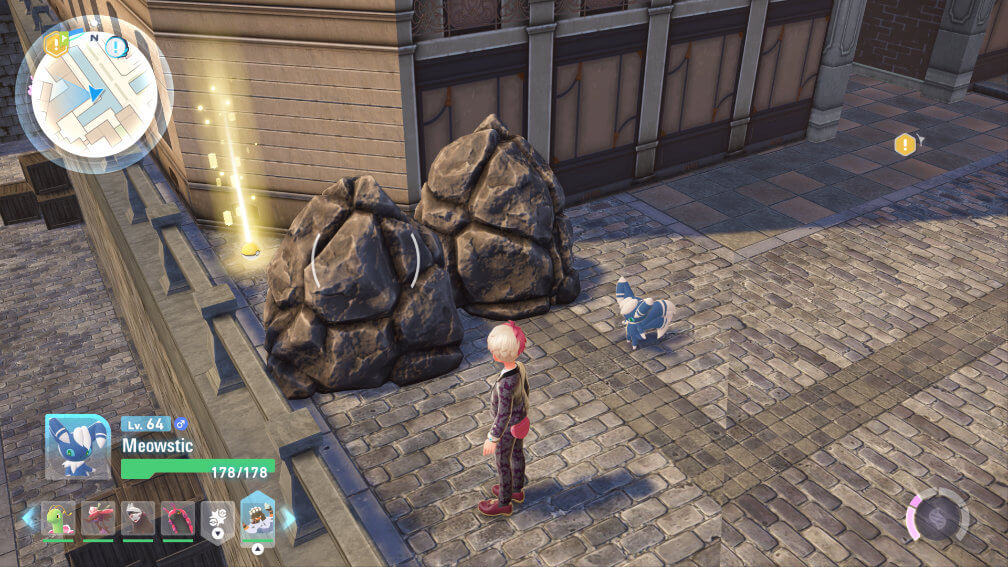
Task: Click the right arrow beside the party bar
Action: click(x=289, y=518)
